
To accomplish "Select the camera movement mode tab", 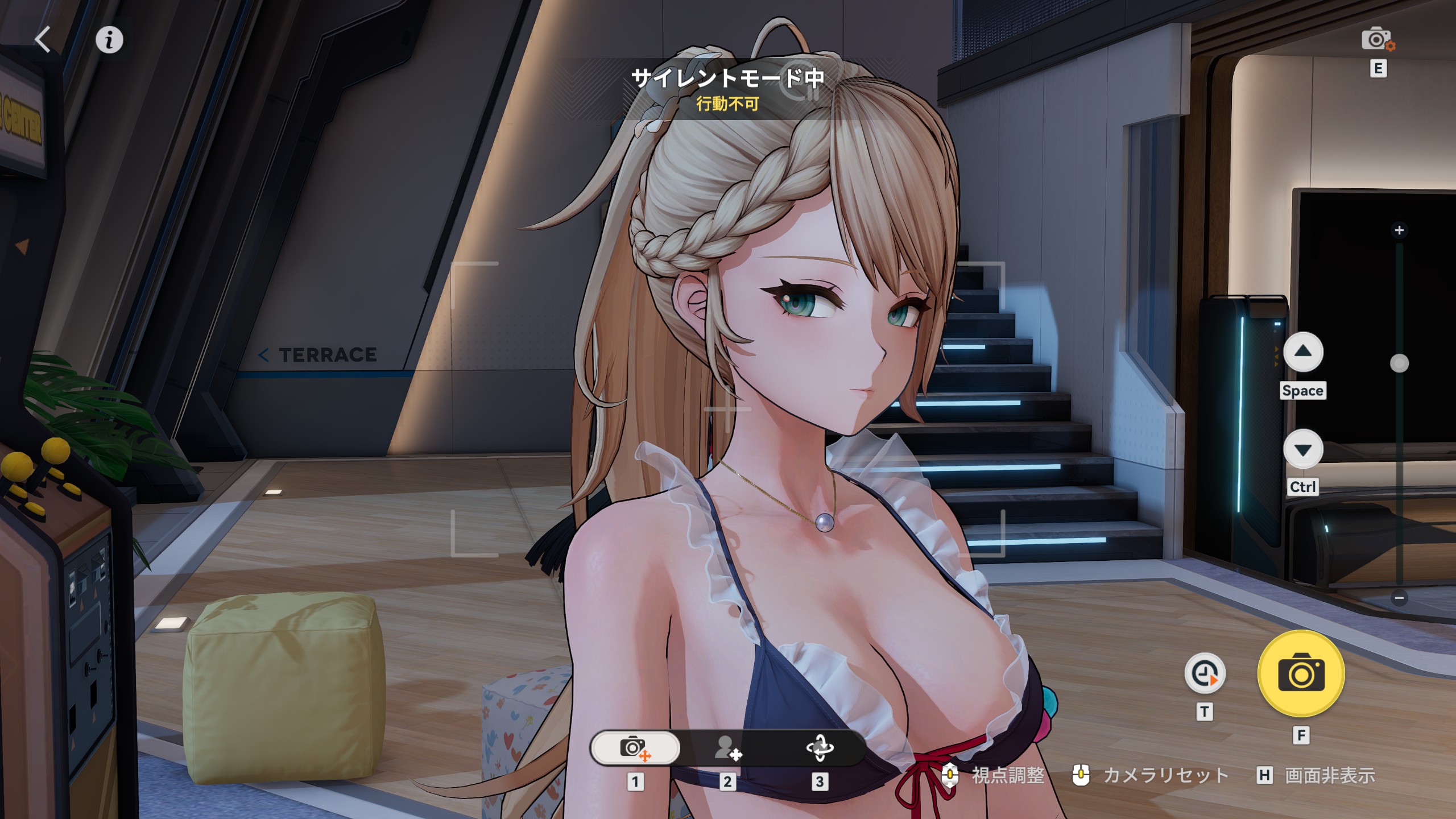I will [x=635, y=747].
